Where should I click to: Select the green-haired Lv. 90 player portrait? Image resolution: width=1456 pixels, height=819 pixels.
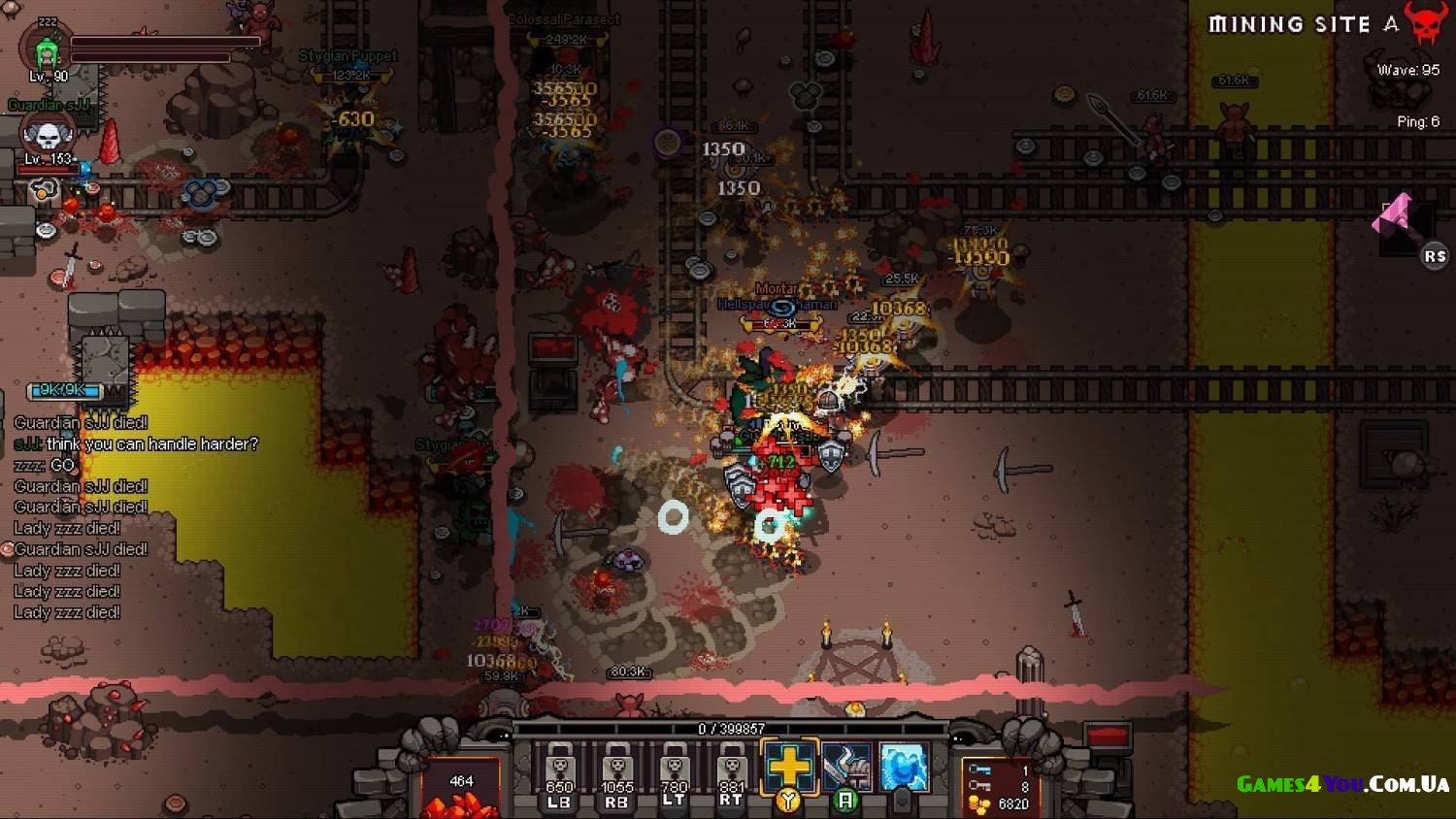pos(47,52)
